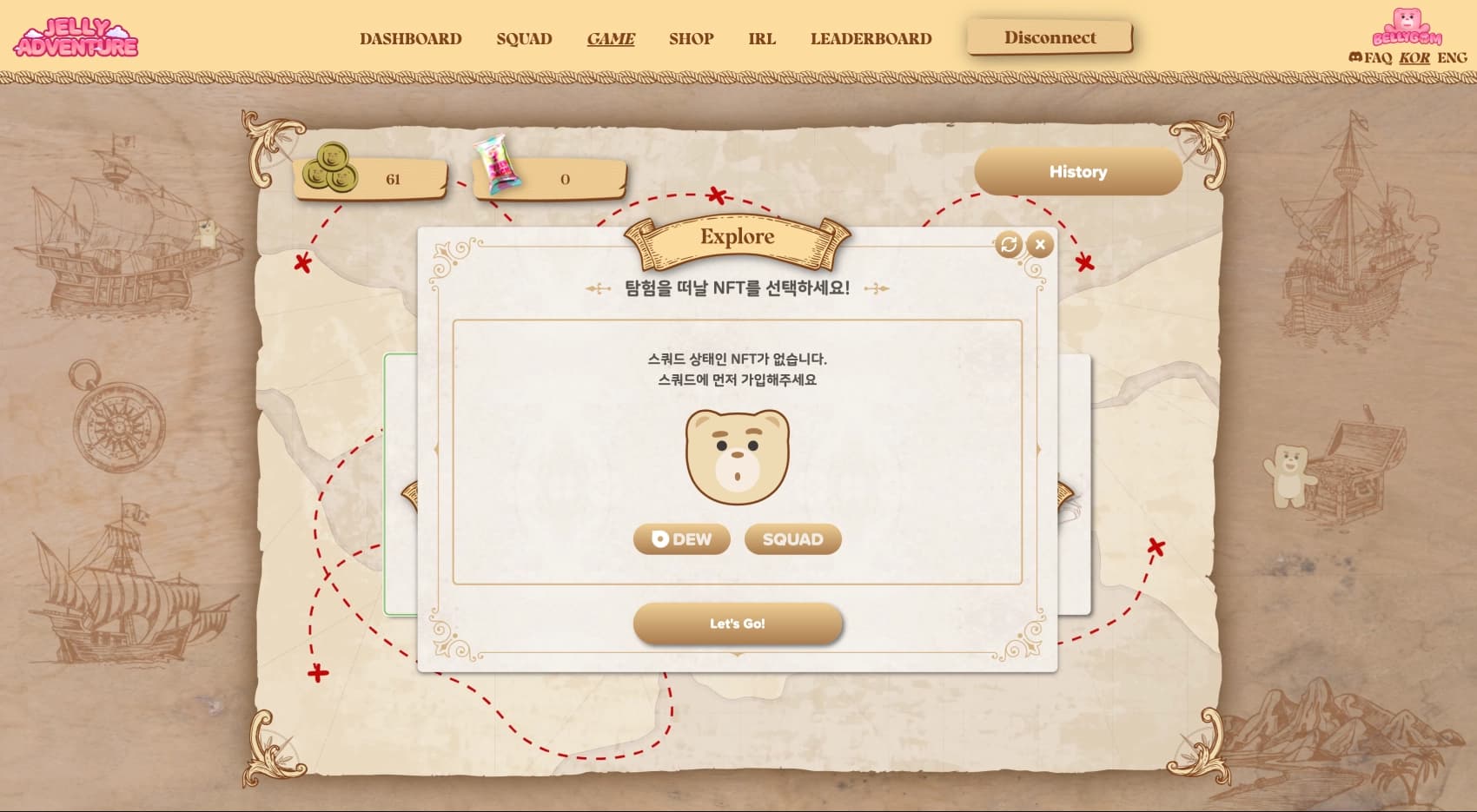Click the candy pack item icon
The height and width of the screenshot is (812, 1477).
tap(498, 168)
